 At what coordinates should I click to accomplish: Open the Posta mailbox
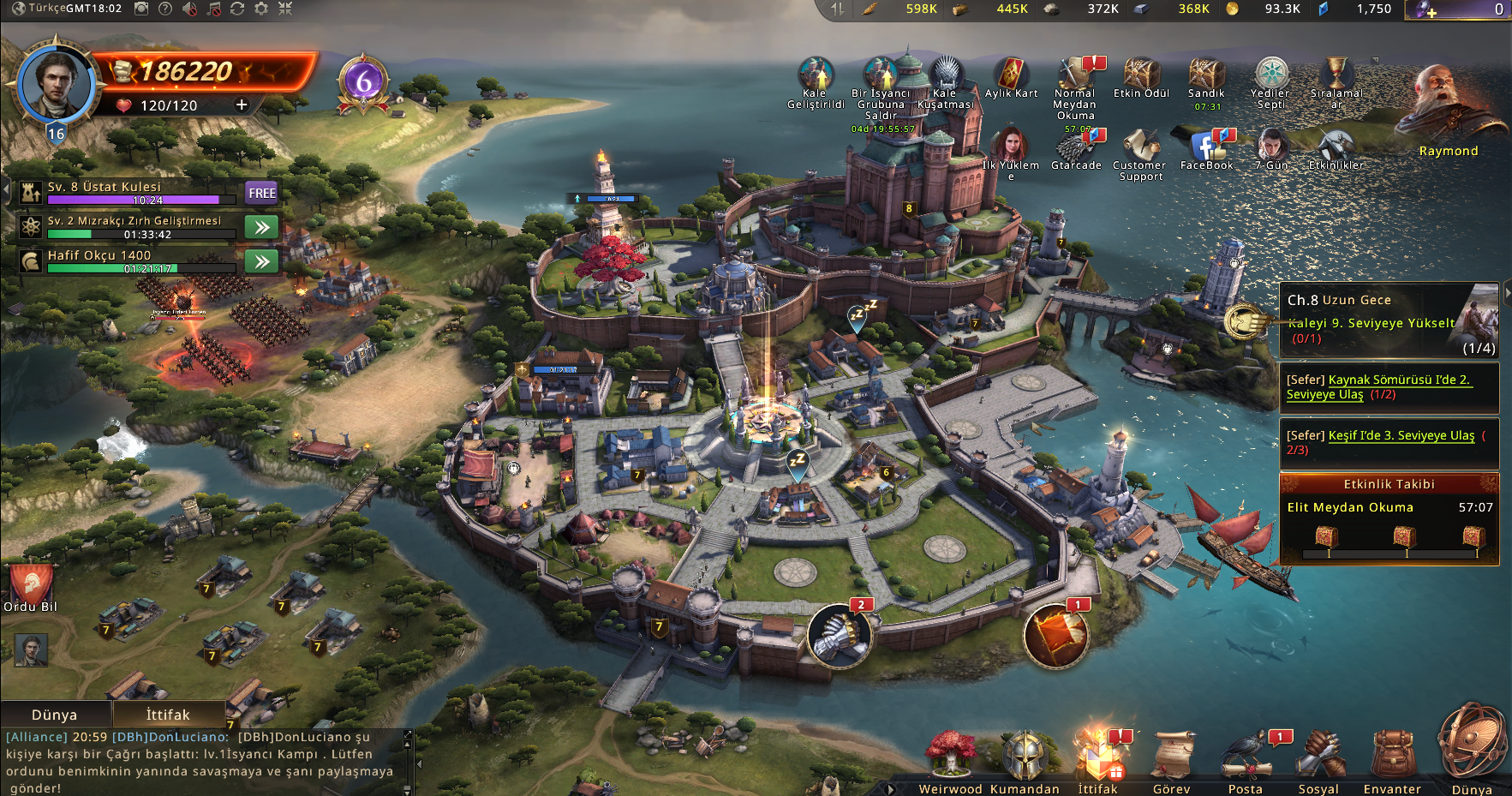[x=1246, y=757]
